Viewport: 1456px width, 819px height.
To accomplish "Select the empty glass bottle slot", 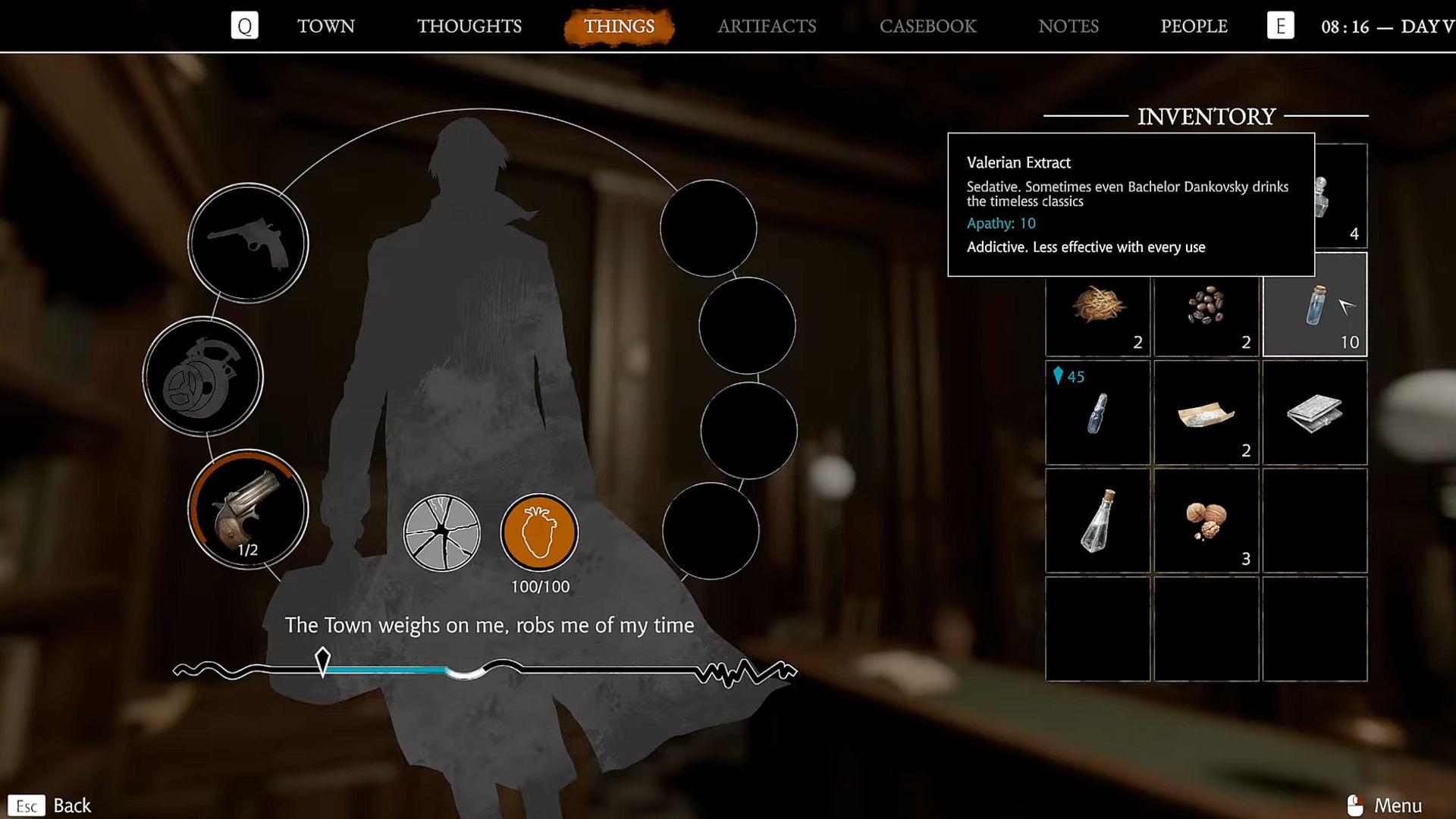I will tap(1097, 521).
